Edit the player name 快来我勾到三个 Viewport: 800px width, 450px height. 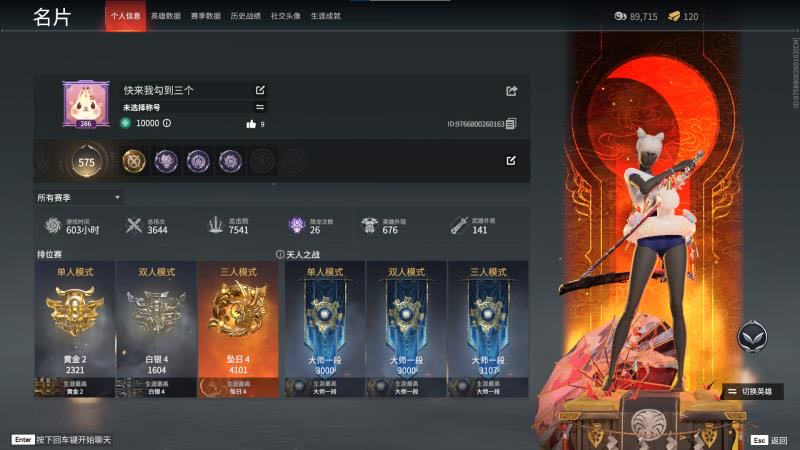pyautogui.click(x=261, y=90)
